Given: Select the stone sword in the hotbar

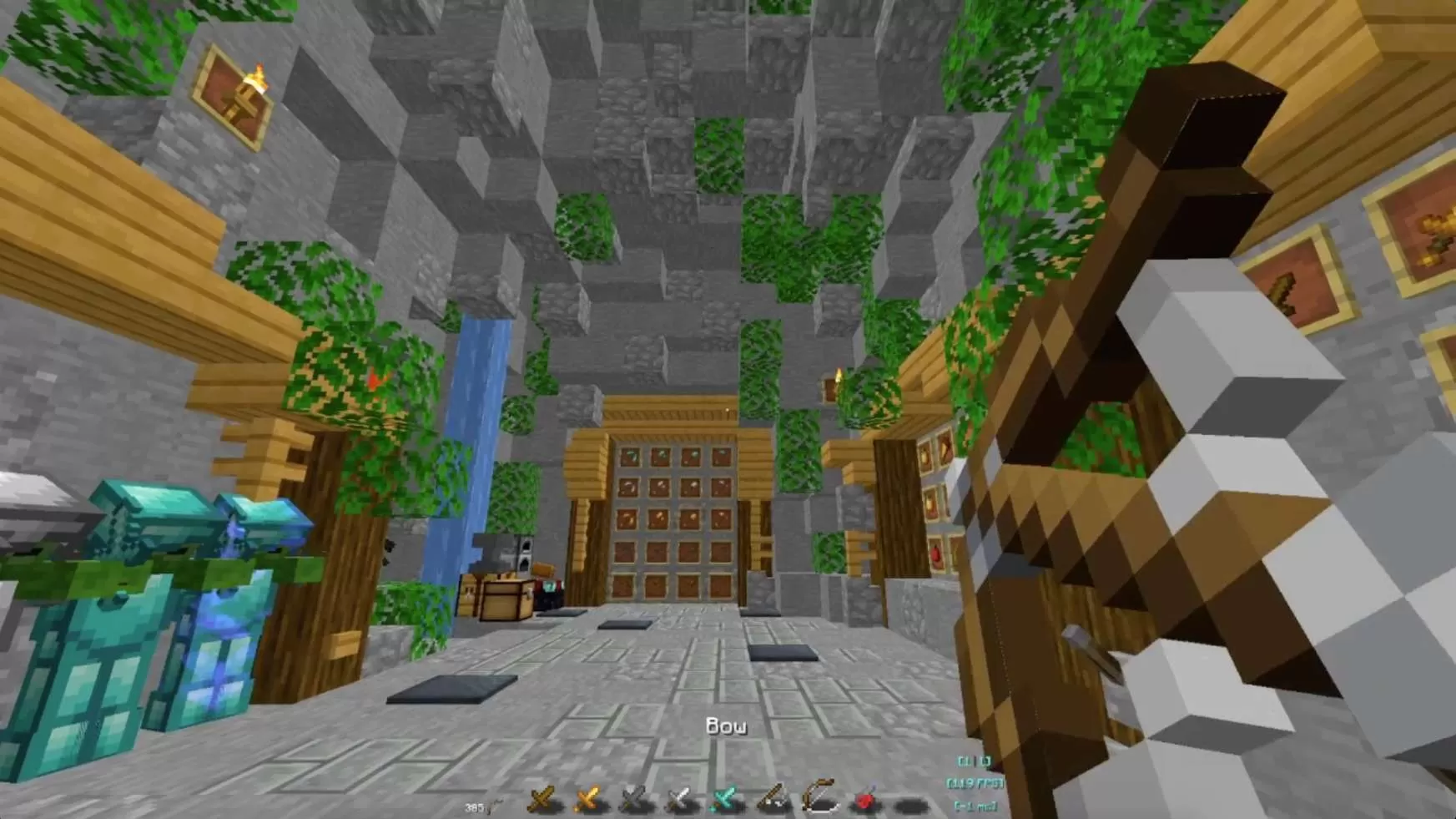Looking at the screenshot, I should coord(632,800).
